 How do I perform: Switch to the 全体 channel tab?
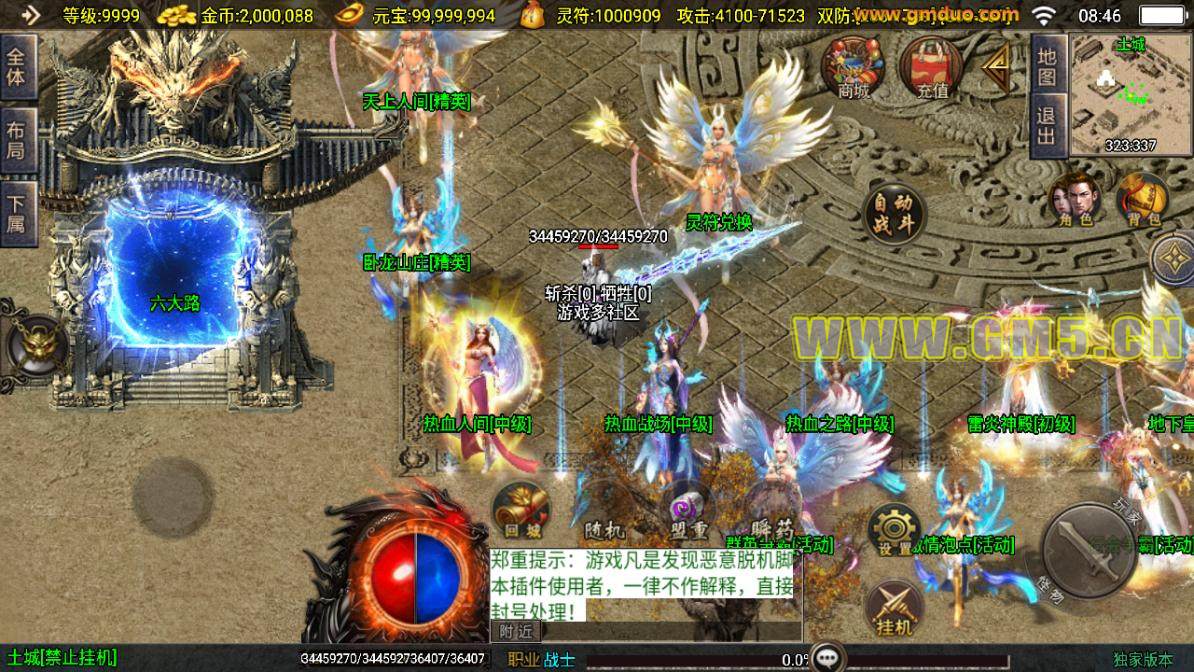coord(17,64)
